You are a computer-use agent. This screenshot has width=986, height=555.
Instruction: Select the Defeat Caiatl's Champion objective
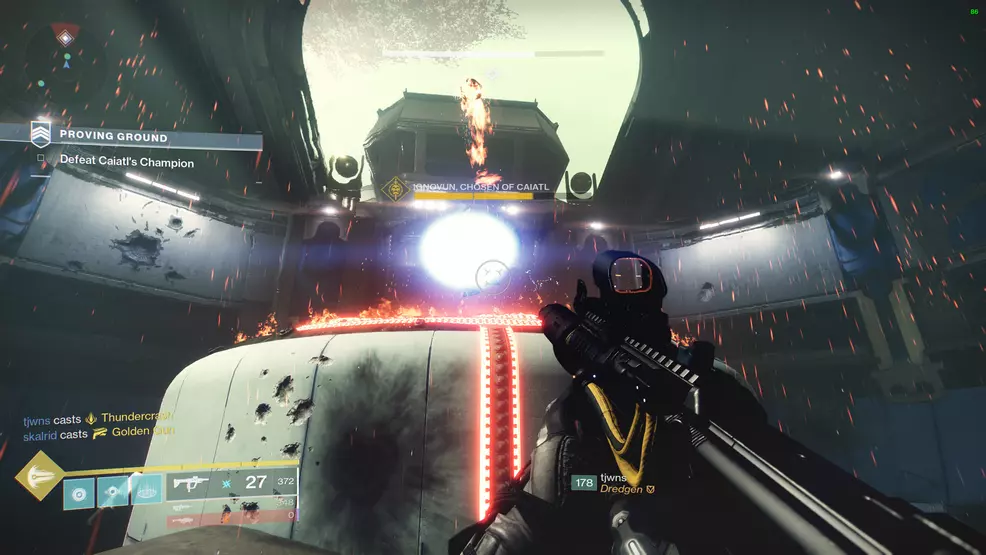coord(126,162)
